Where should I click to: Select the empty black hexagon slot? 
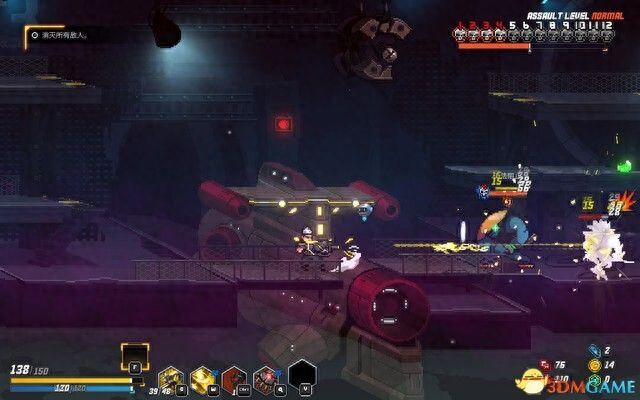point(302,376)
